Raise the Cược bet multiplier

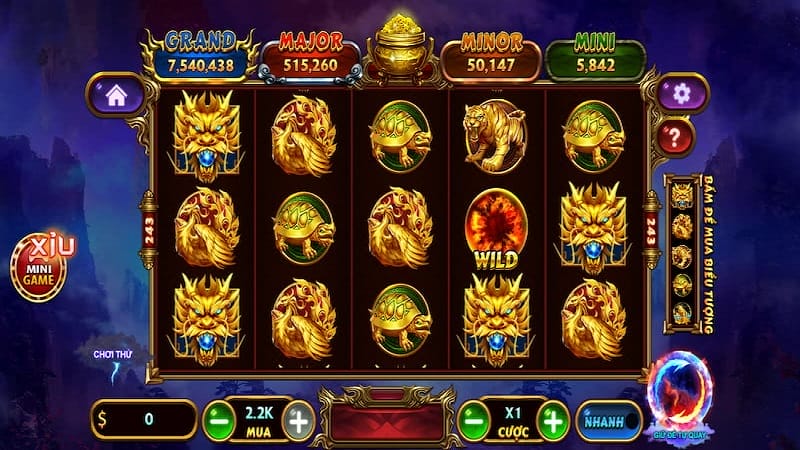[x=552, y=419]
